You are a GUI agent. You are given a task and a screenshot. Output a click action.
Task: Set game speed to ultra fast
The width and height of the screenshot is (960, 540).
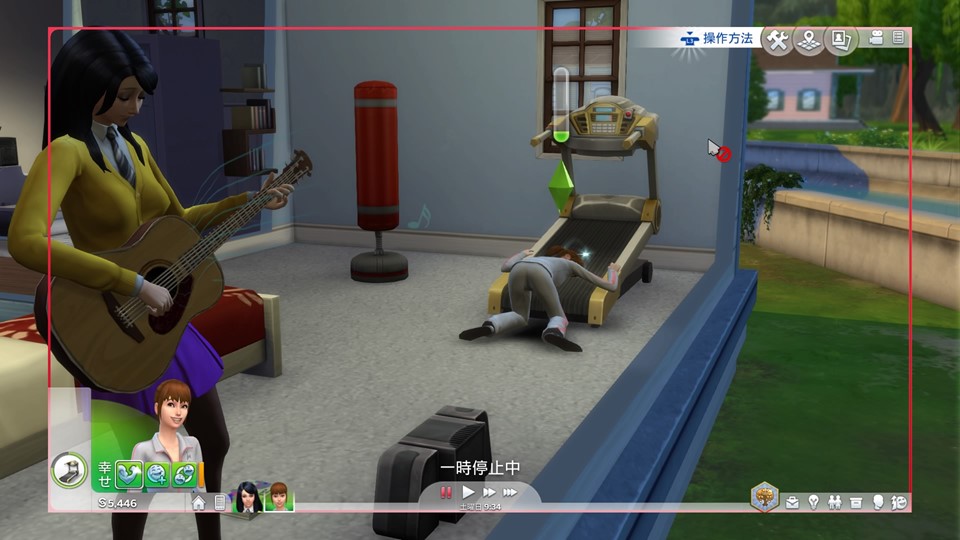click(x=511, y=492)
